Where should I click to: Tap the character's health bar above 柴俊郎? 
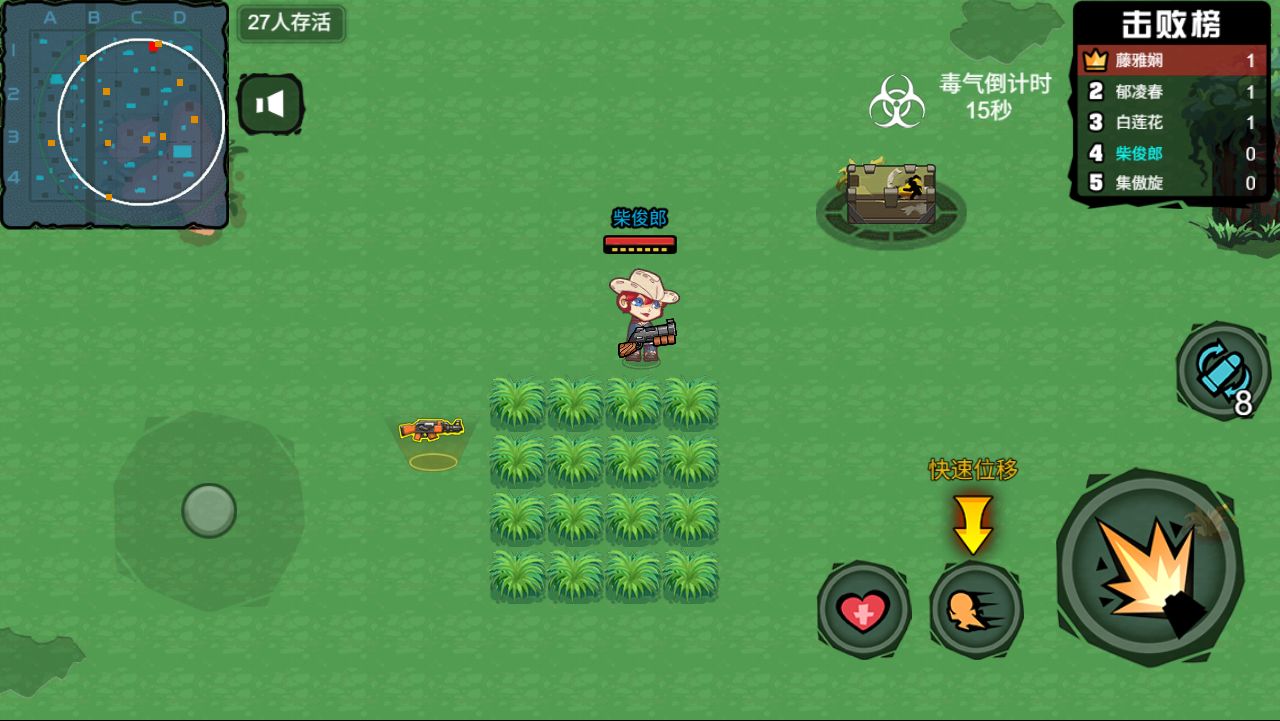point(640,242)
